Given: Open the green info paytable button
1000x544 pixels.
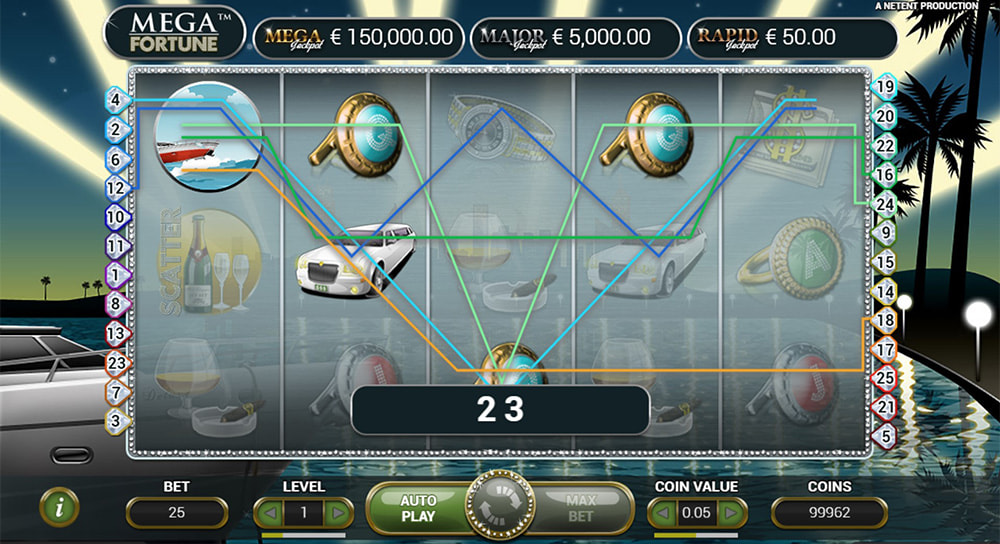Looking at the screenshot, I should click(x=60, y=508).
